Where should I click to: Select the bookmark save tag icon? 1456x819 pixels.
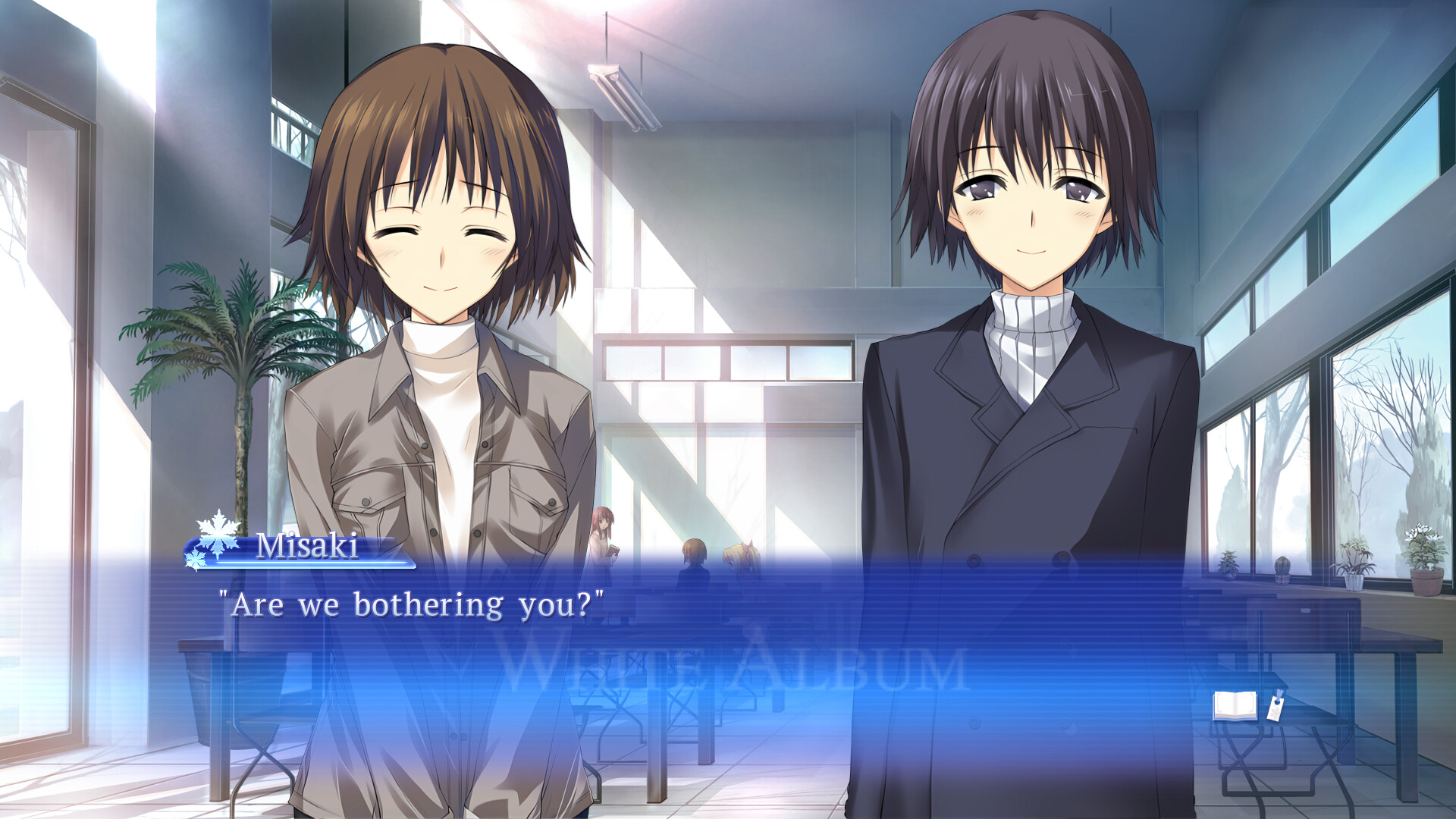tap(1276, 709)
